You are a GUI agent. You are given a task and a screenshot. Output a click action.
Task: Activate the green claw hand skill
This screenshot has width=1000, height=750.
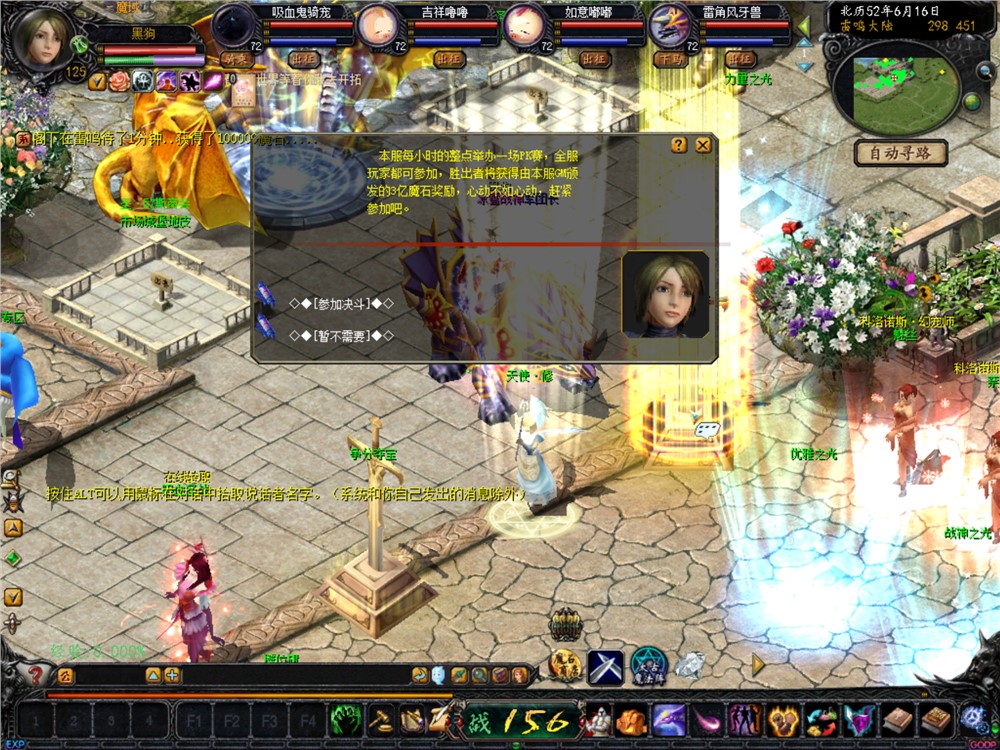[x=346, y=719]
